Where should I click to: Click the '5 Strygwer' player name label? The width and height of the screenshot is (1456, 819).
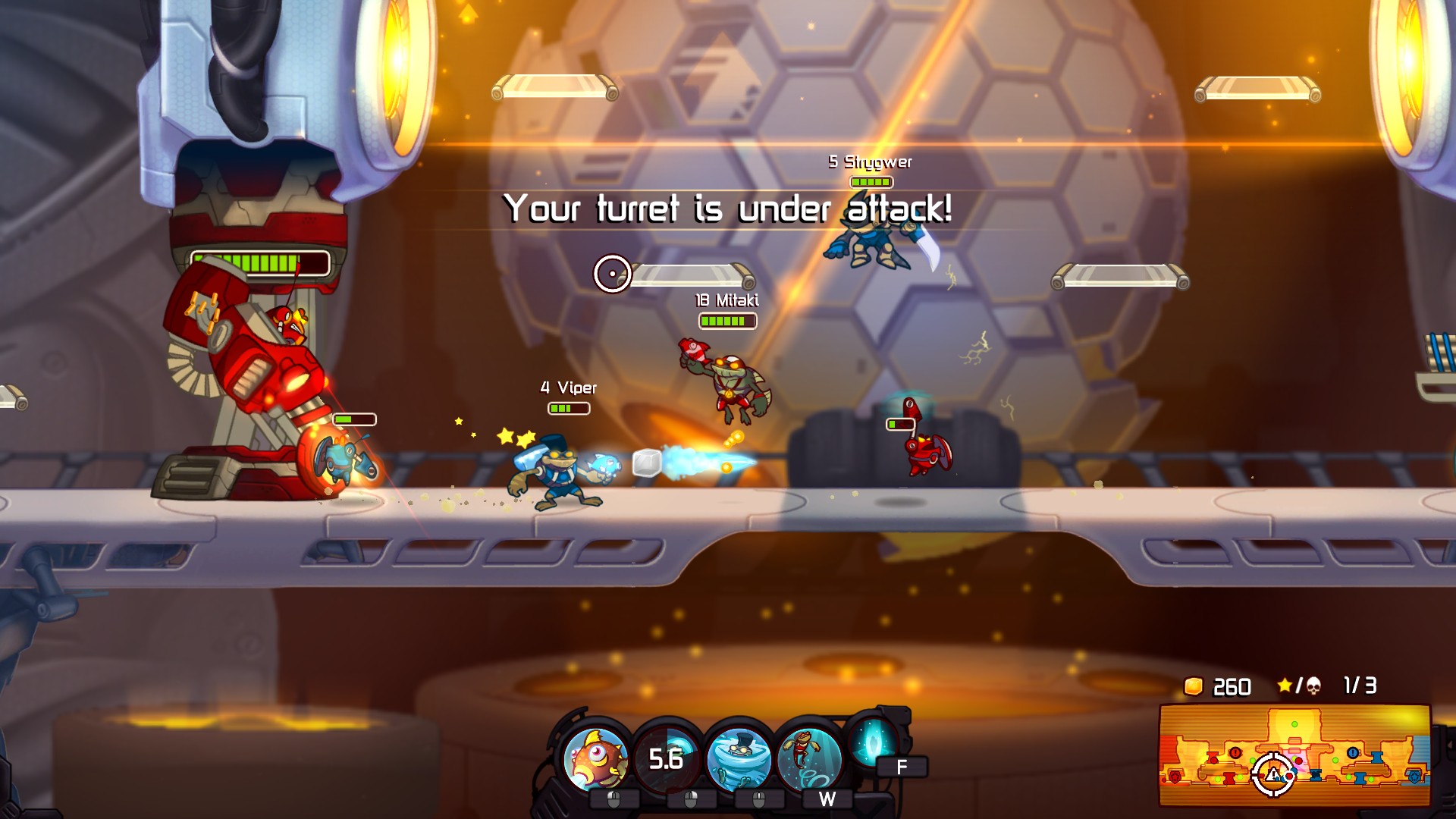click(x=869, y=161)
